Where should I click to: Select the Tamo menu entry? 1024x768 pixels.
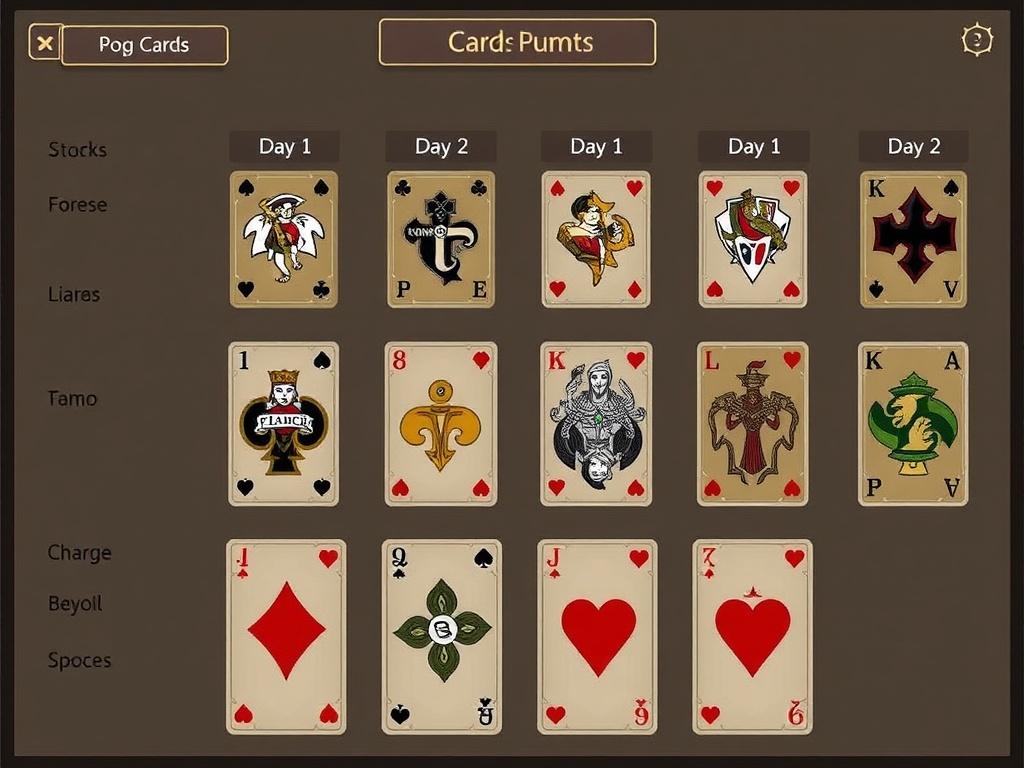(x=73, y=399)
